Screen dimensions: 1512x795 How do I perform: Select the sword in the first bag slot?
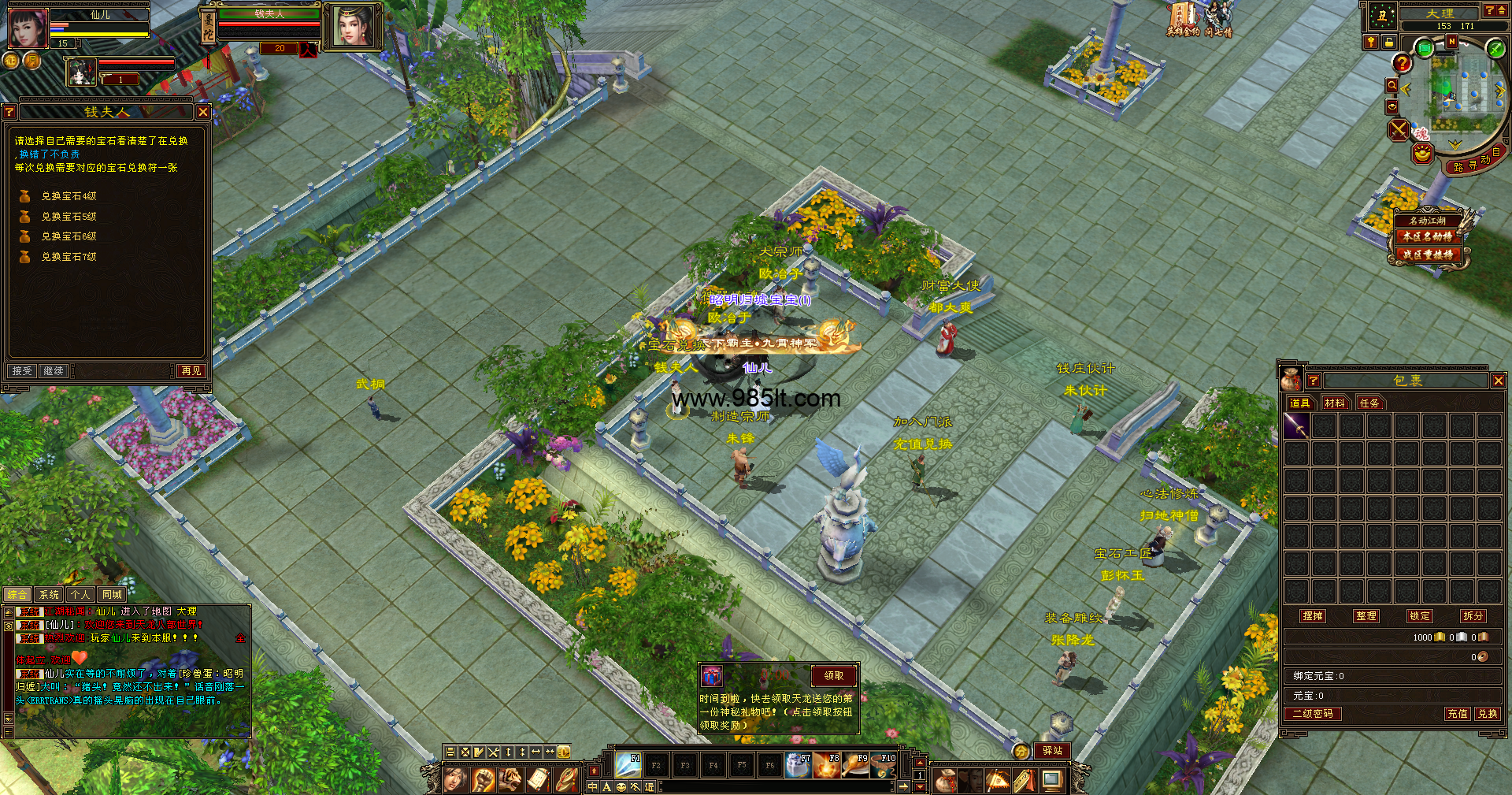pos(1296,426)
